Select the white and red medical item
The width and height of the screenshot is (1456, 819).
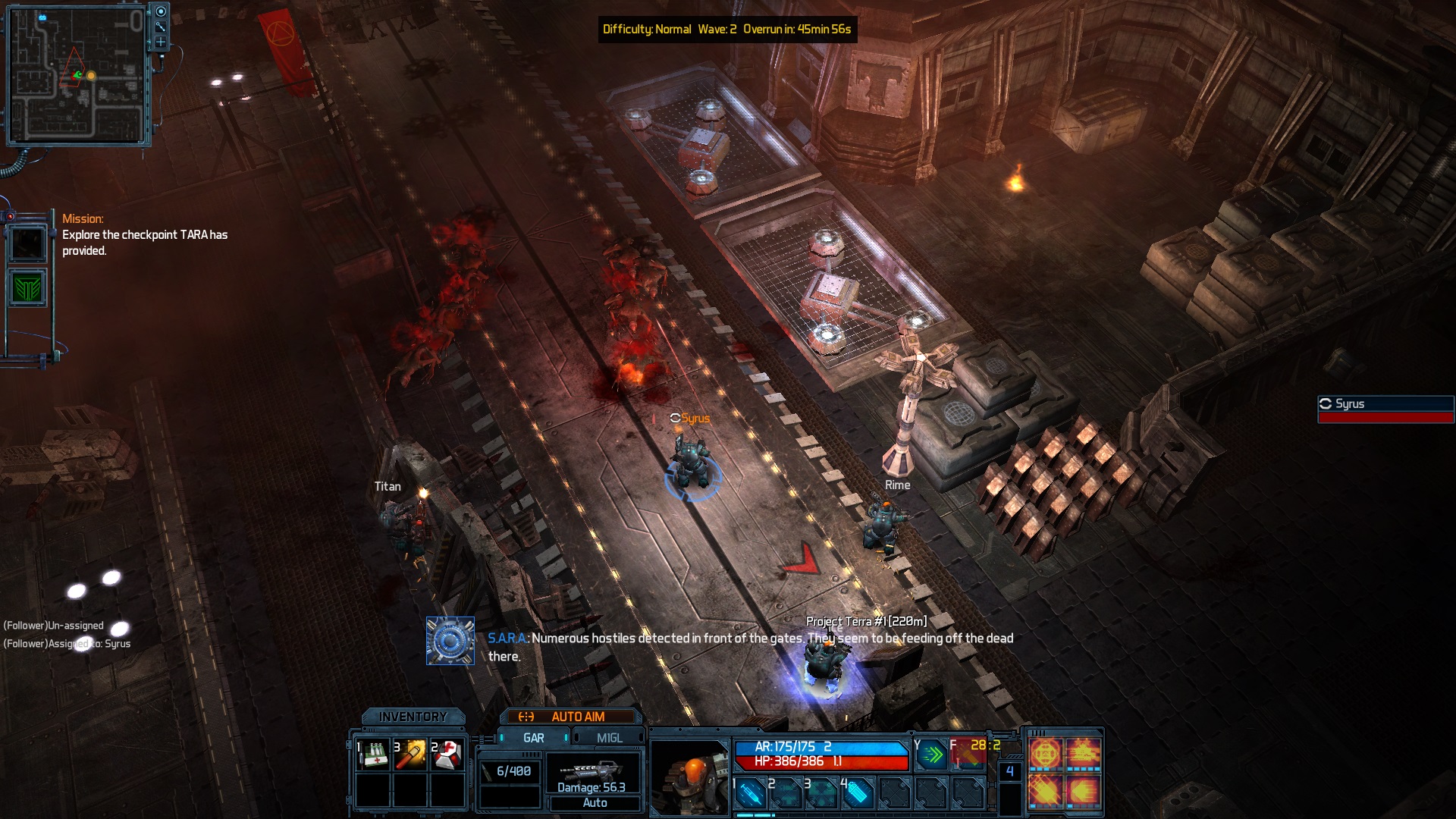click(x=448, y=755)
